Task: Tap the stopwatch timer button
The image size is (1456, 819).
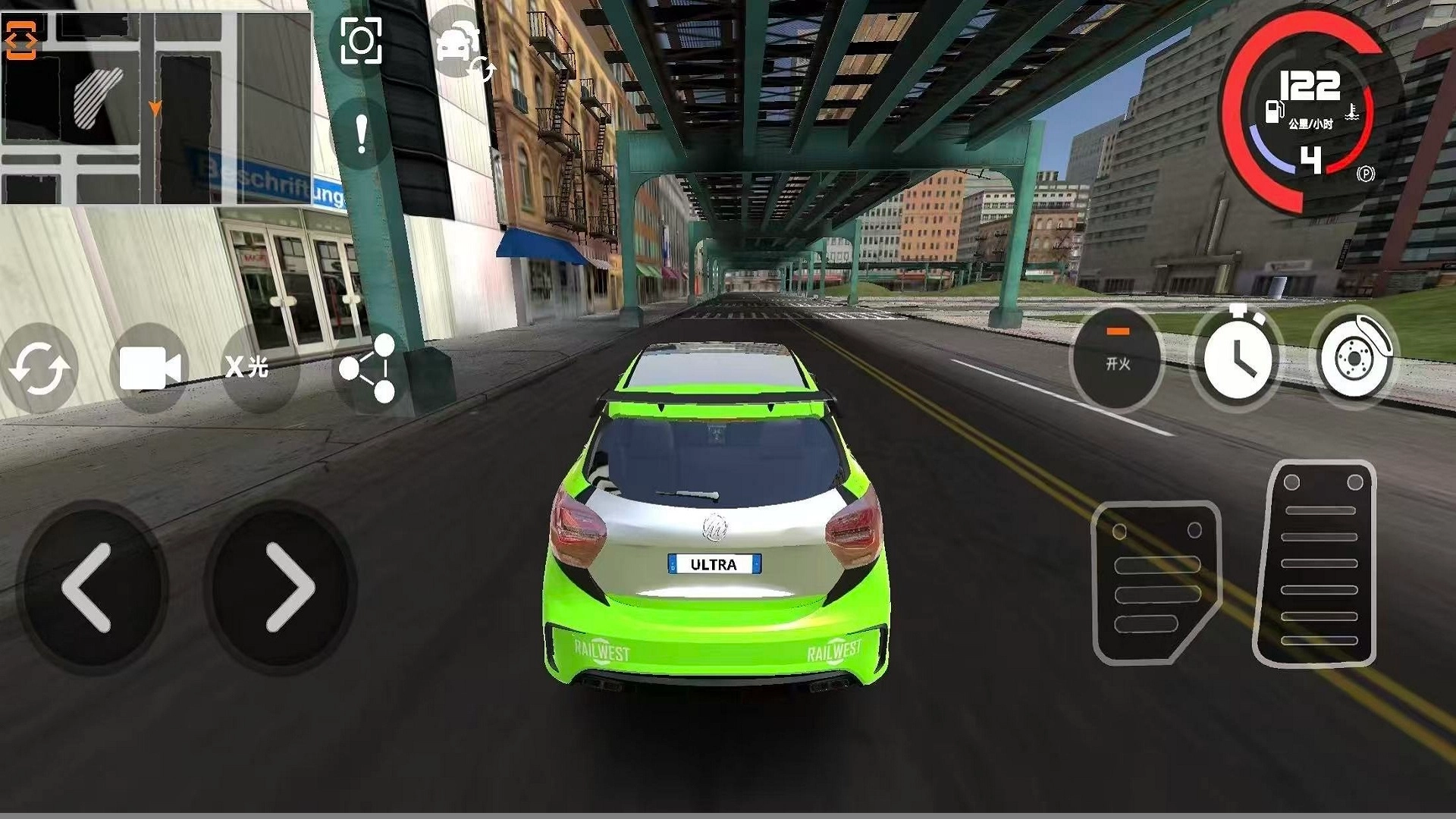Action: pos(1236,356)
